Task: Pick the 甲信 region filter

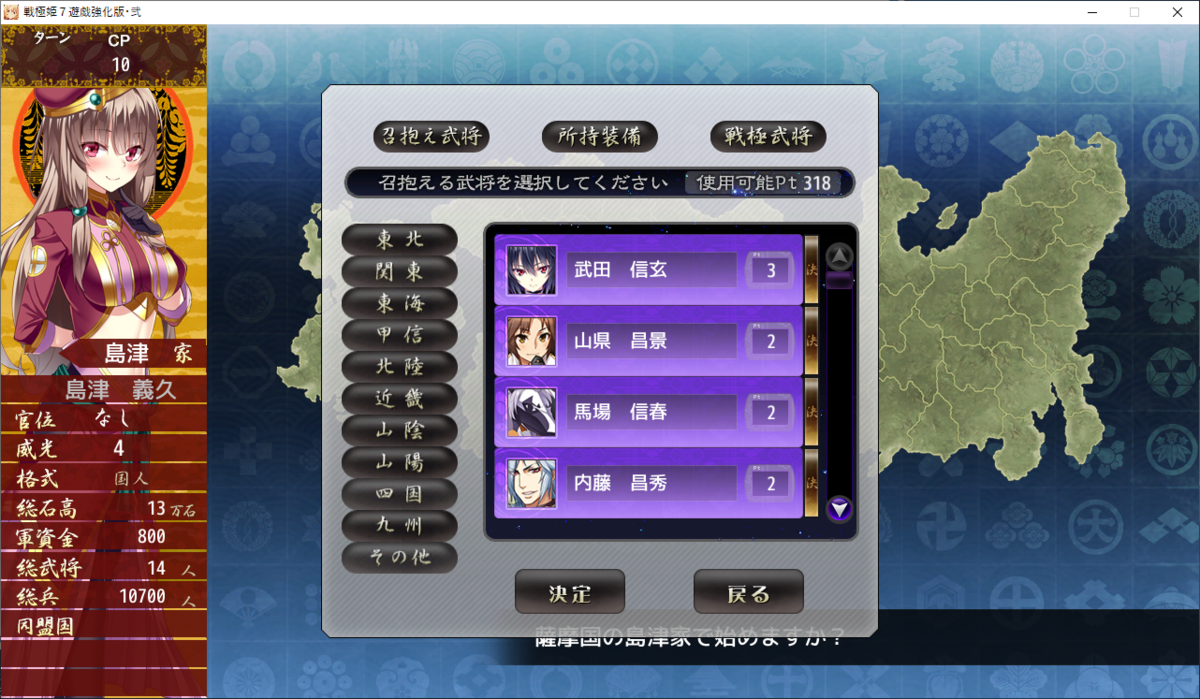Action: [x=400, y=335]
